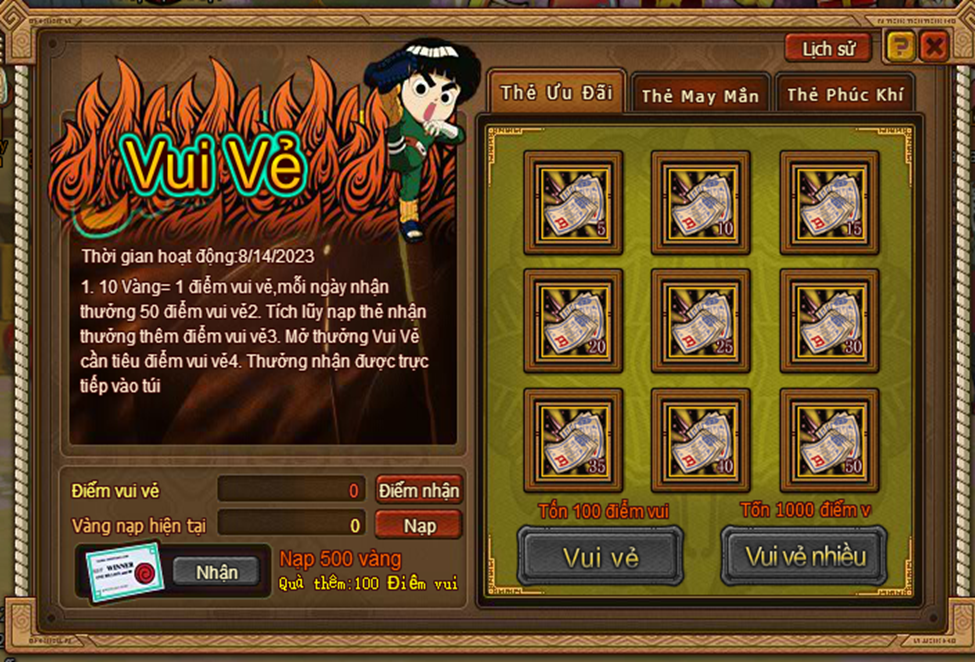
Task: Open the Thẻ May Mắn tab
Action: click(x=700, y=96)
